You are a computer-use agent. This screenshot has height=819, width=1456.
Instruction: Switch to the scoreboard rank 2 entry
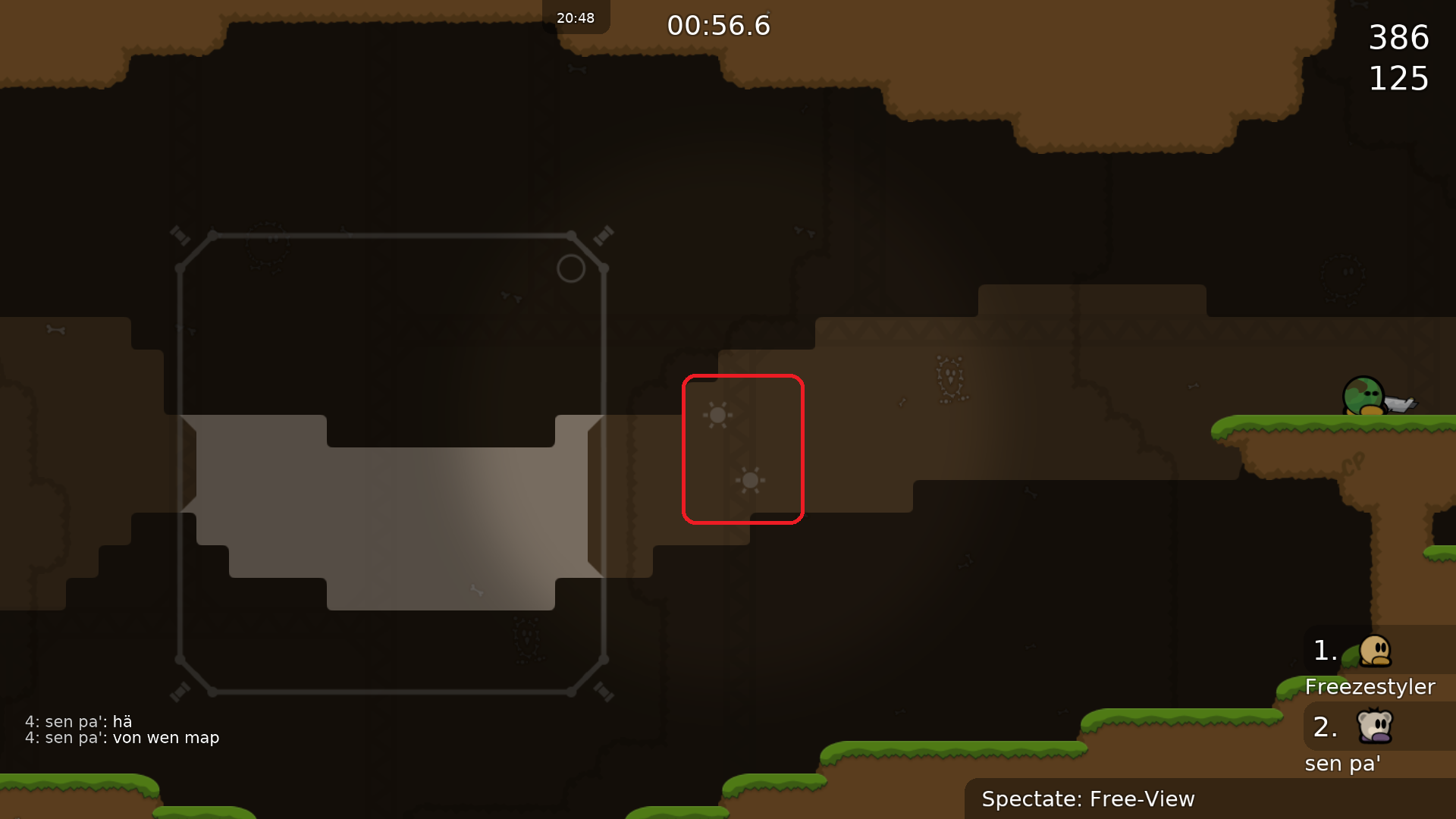tap(1324, 726)
